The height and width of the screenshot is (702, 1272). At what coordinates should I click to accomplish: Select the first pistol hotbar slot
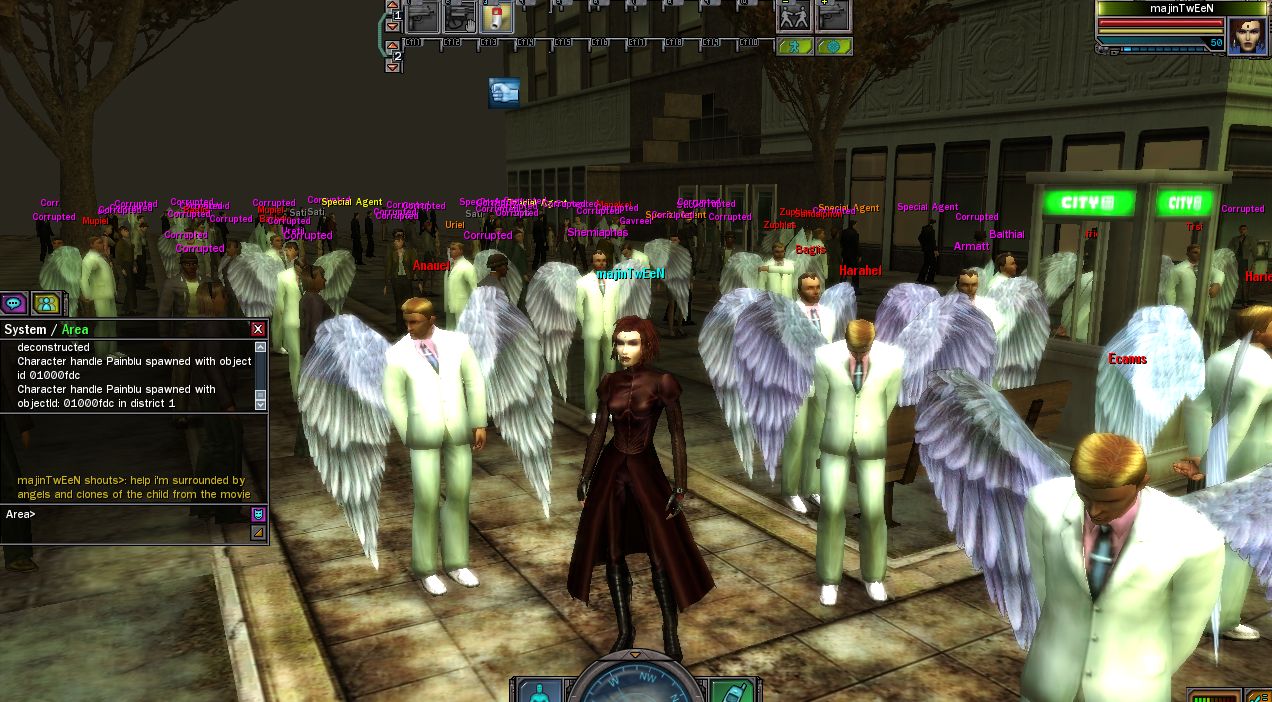(423, 17)
